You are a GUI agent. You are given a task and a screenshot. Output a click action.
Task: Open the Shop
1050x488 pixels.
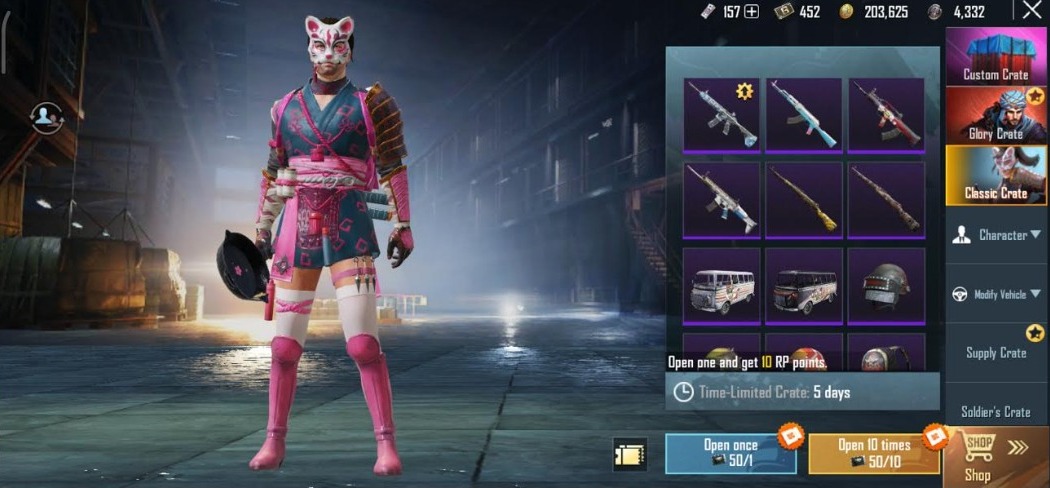click(995, 457)
